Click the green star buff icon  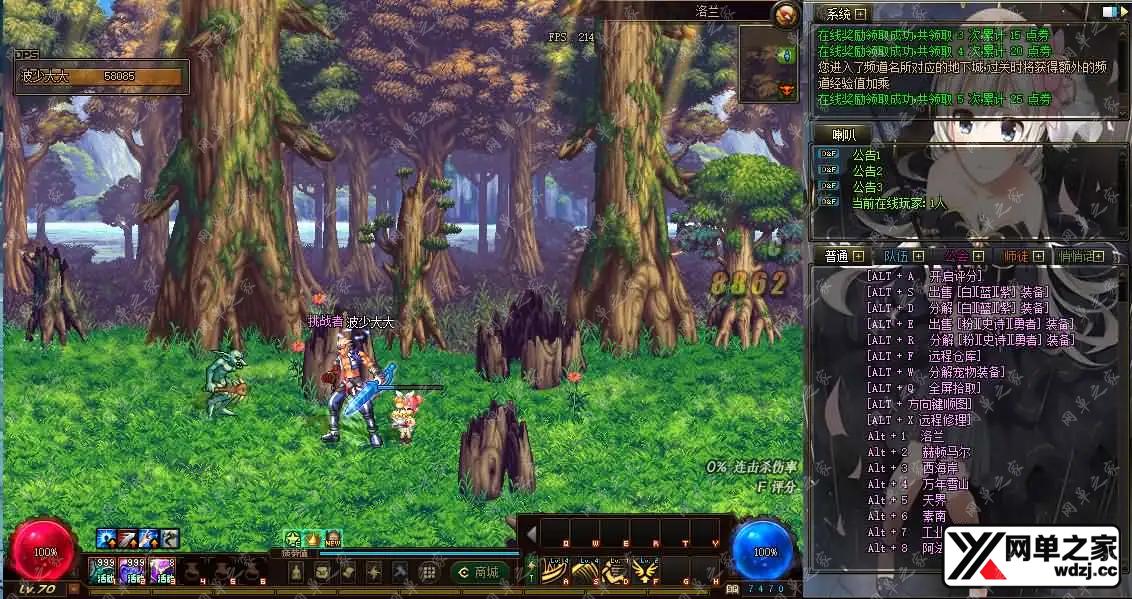click(x=292, y=539)
